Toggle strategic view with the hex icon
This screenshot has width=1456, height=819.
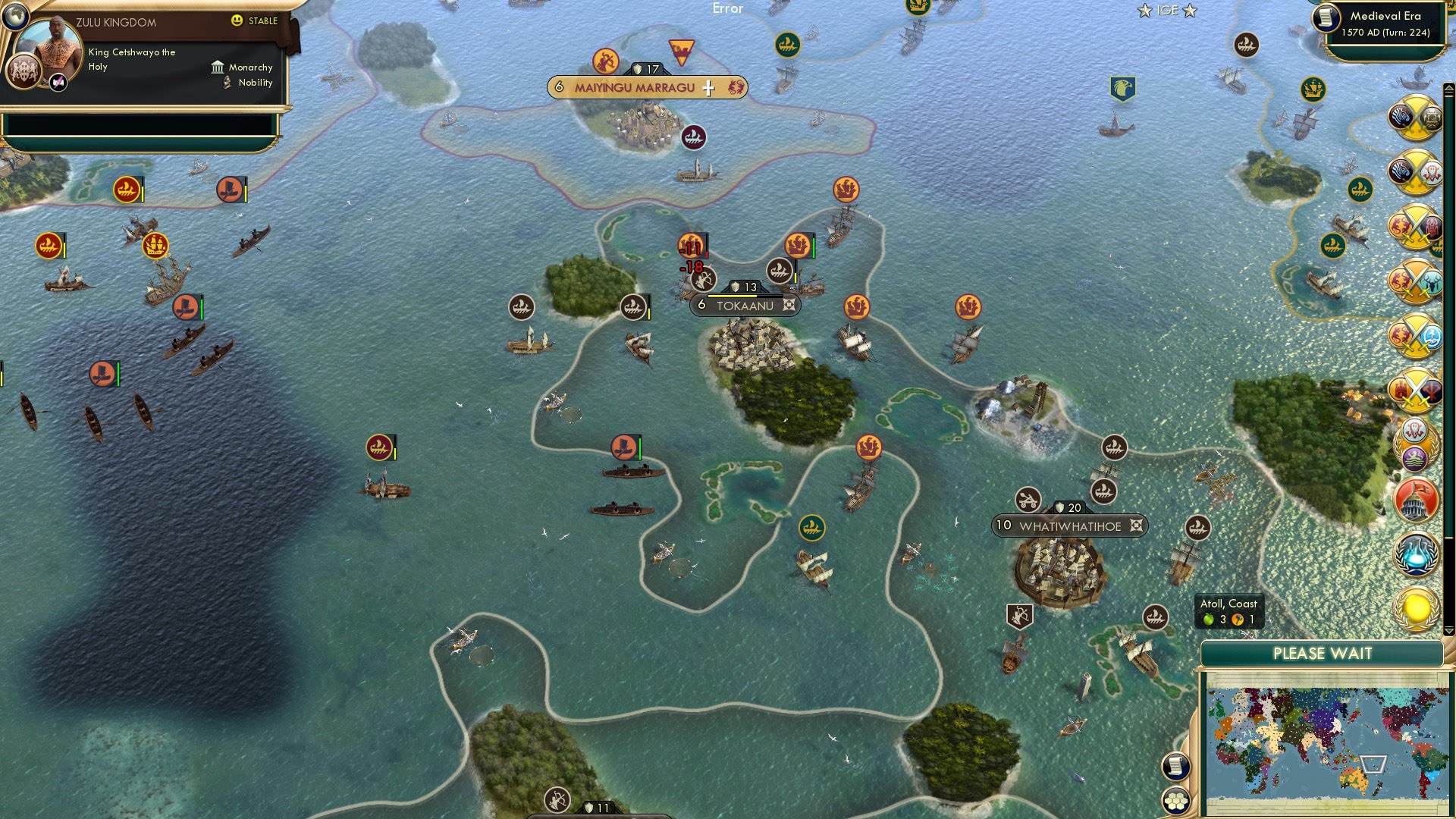pyautogui.click(x=1176, y=800)
